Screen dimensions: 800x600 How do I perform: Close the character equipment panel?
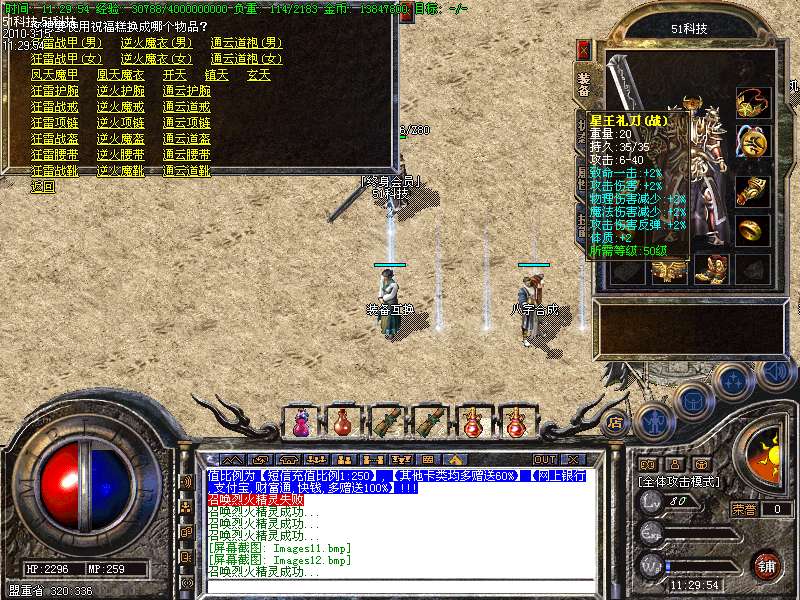(584, 48)
